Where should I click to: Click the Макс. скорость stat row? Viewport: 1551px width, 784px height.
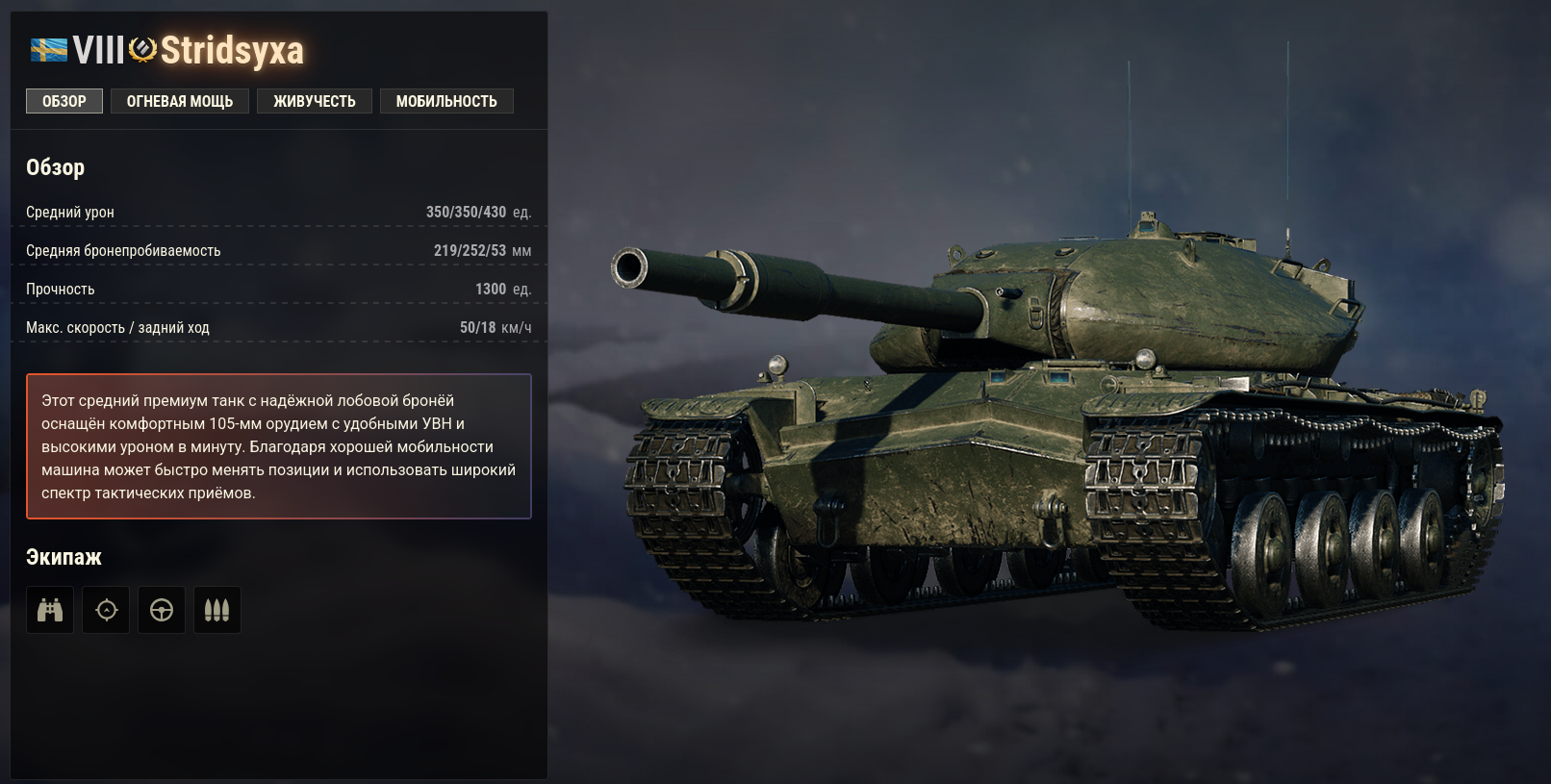point(279,326)
